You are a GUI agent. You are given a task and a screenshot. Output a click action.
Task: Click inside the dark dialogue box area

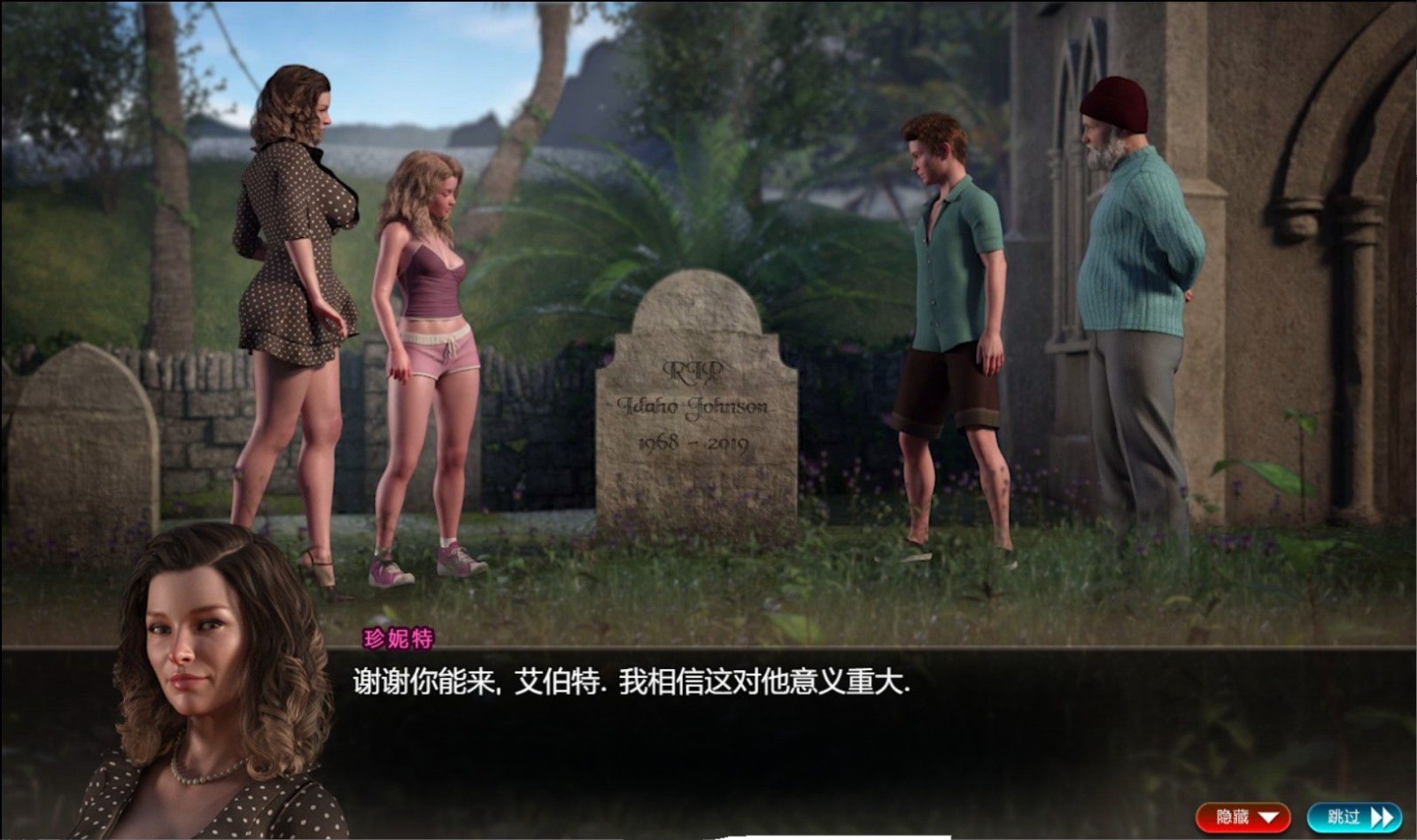pyautogui.click(x=708, y=744)
